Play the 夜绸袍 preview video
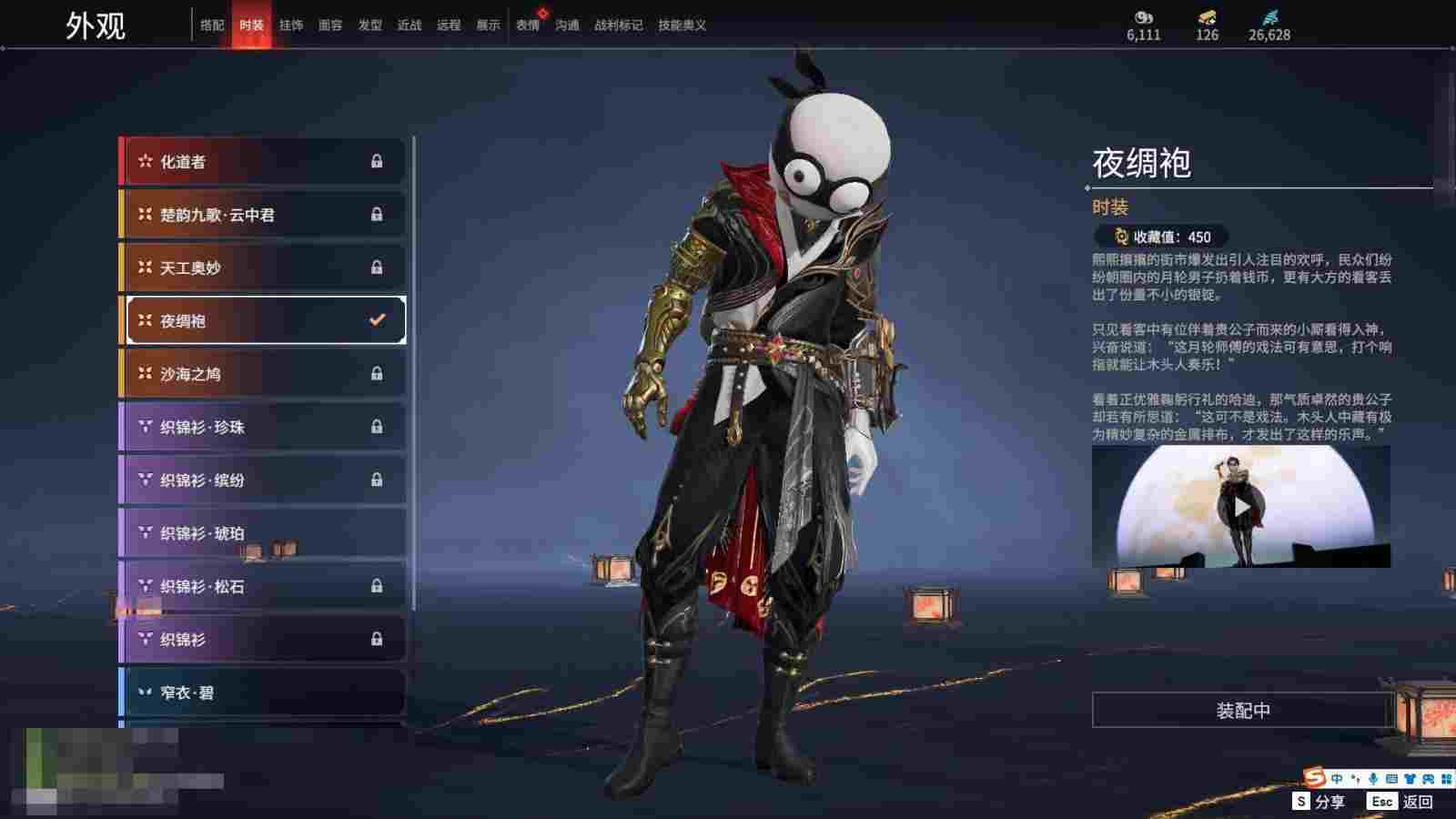 click(1241, 507)
